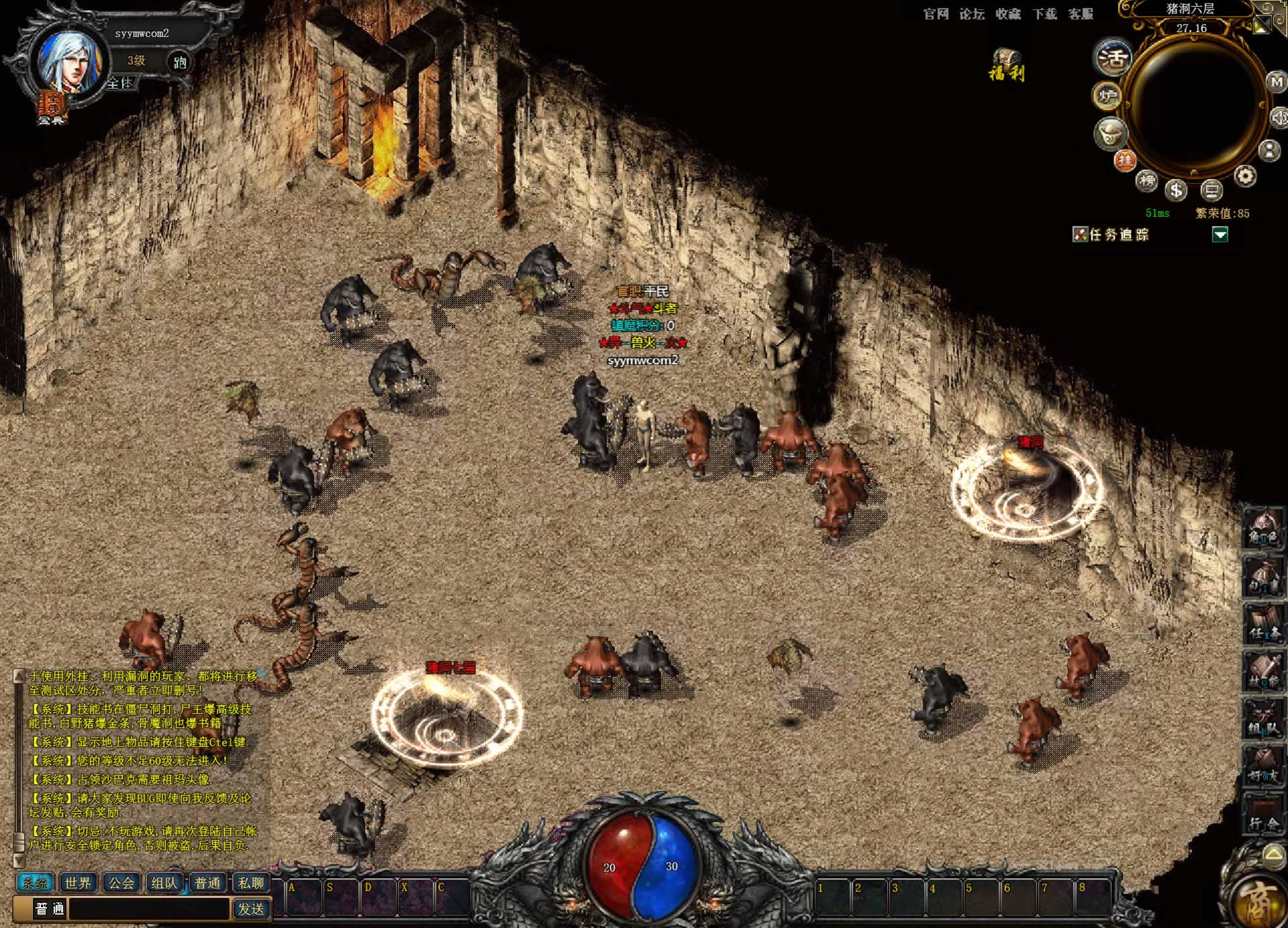Visit the 论坛 forum link
Viewport: 1288px width, 928px height.
click(971, 14)
